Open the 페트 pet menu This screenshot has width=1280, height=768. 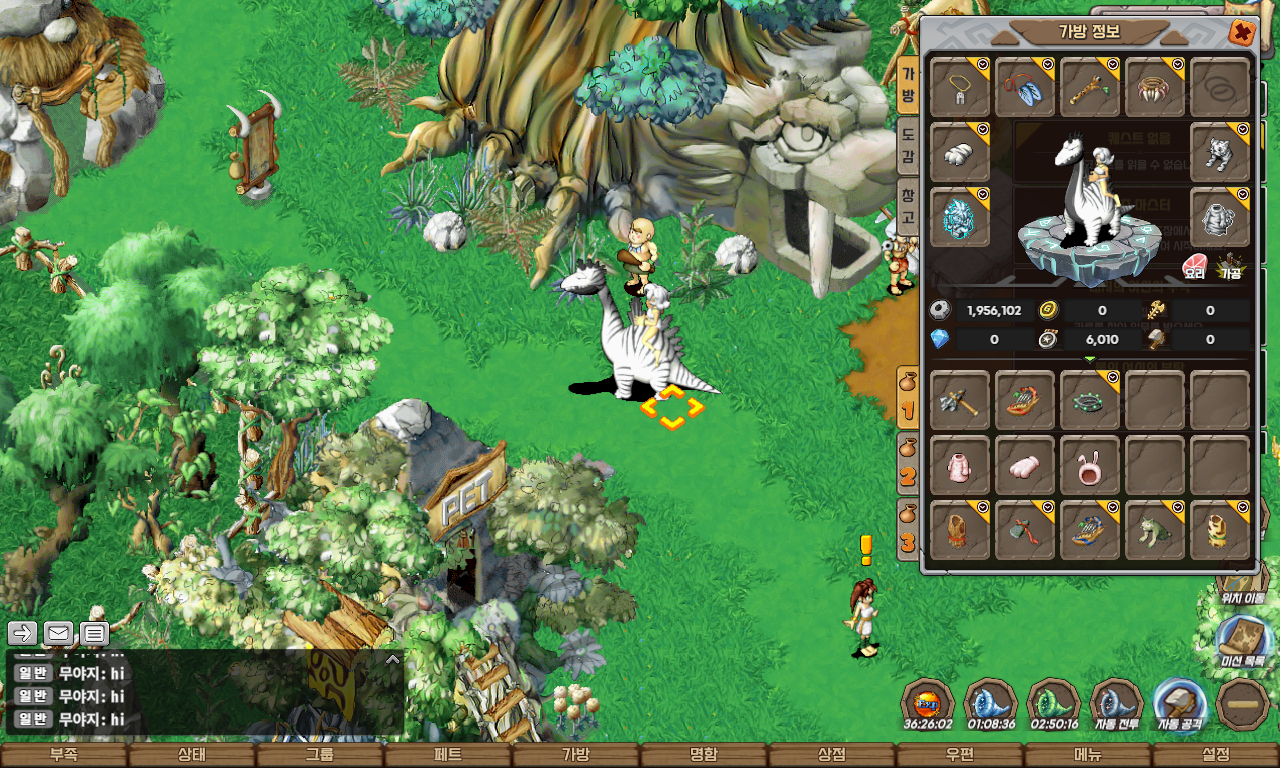pyautogui.click(x=448, y=755)
